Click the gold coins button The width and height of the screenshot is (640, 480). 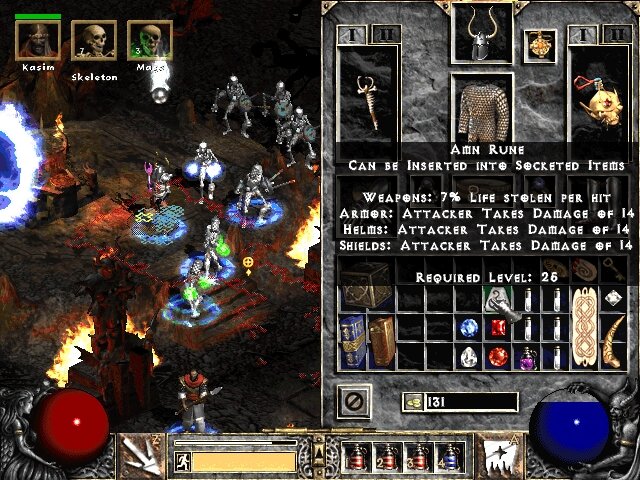click(x=411, y=401)
